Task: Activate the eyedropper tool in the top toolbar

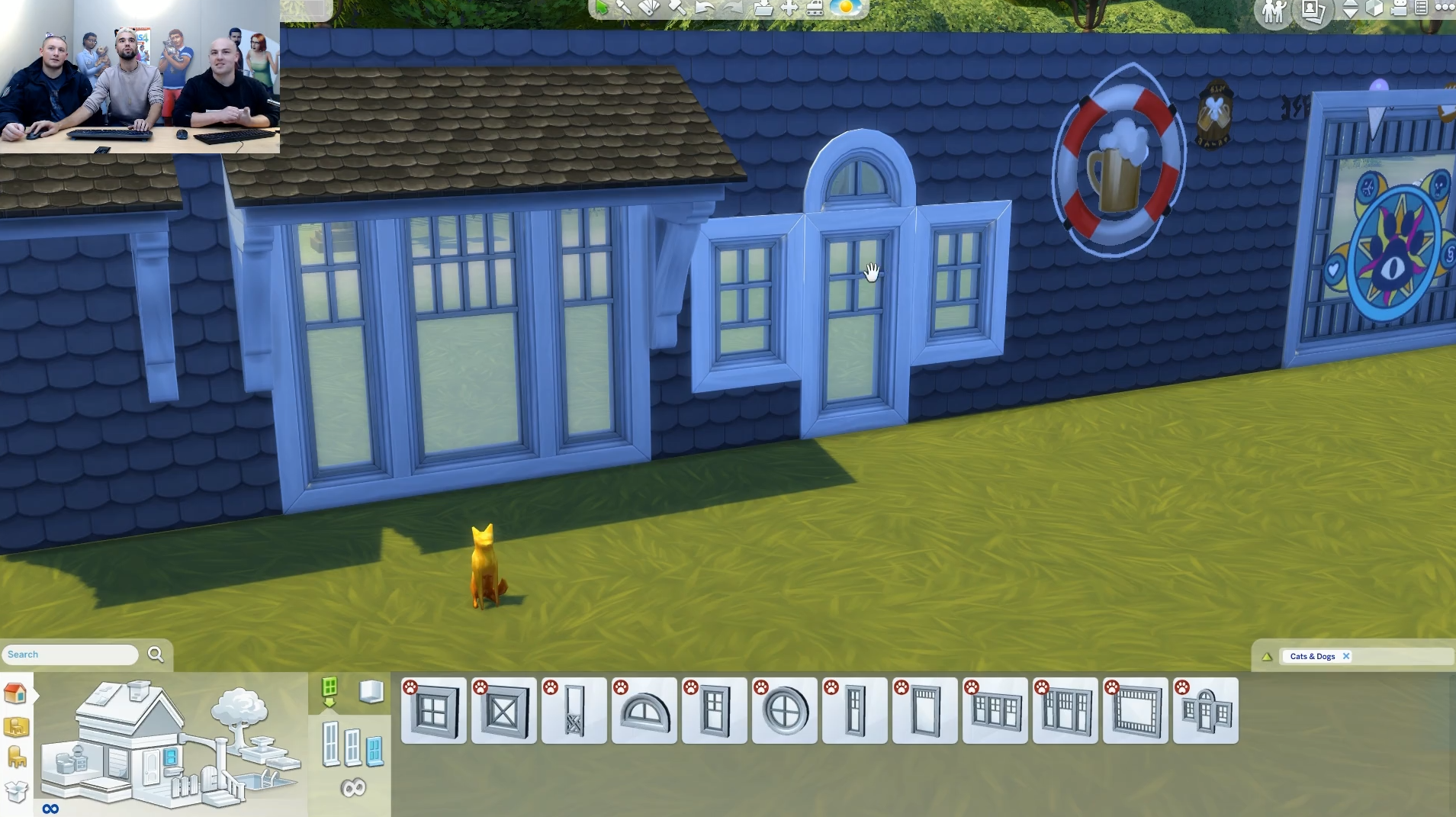Action: pos(624,8)
